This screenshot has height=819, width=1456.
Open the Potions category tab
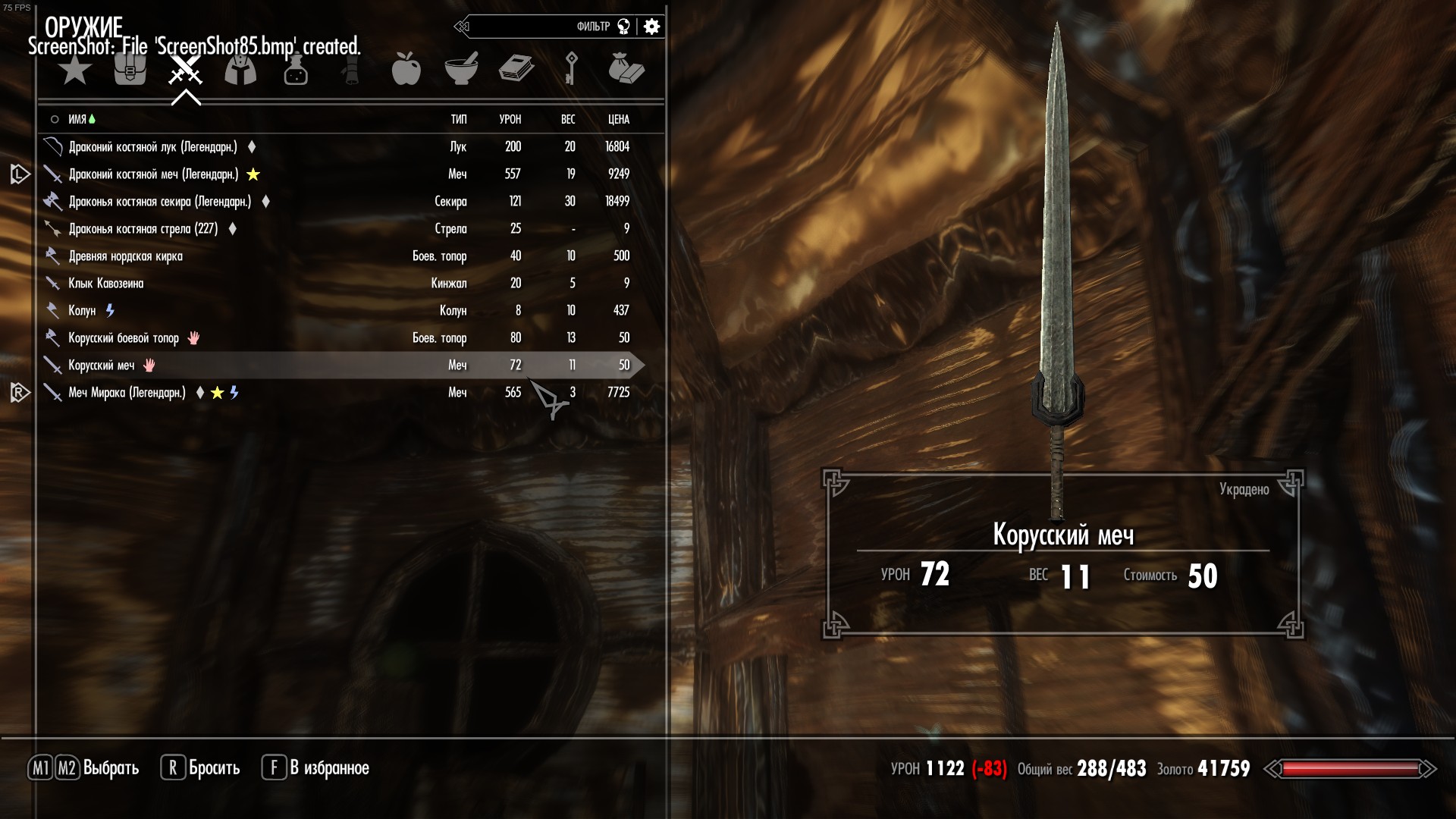[296, 71]
